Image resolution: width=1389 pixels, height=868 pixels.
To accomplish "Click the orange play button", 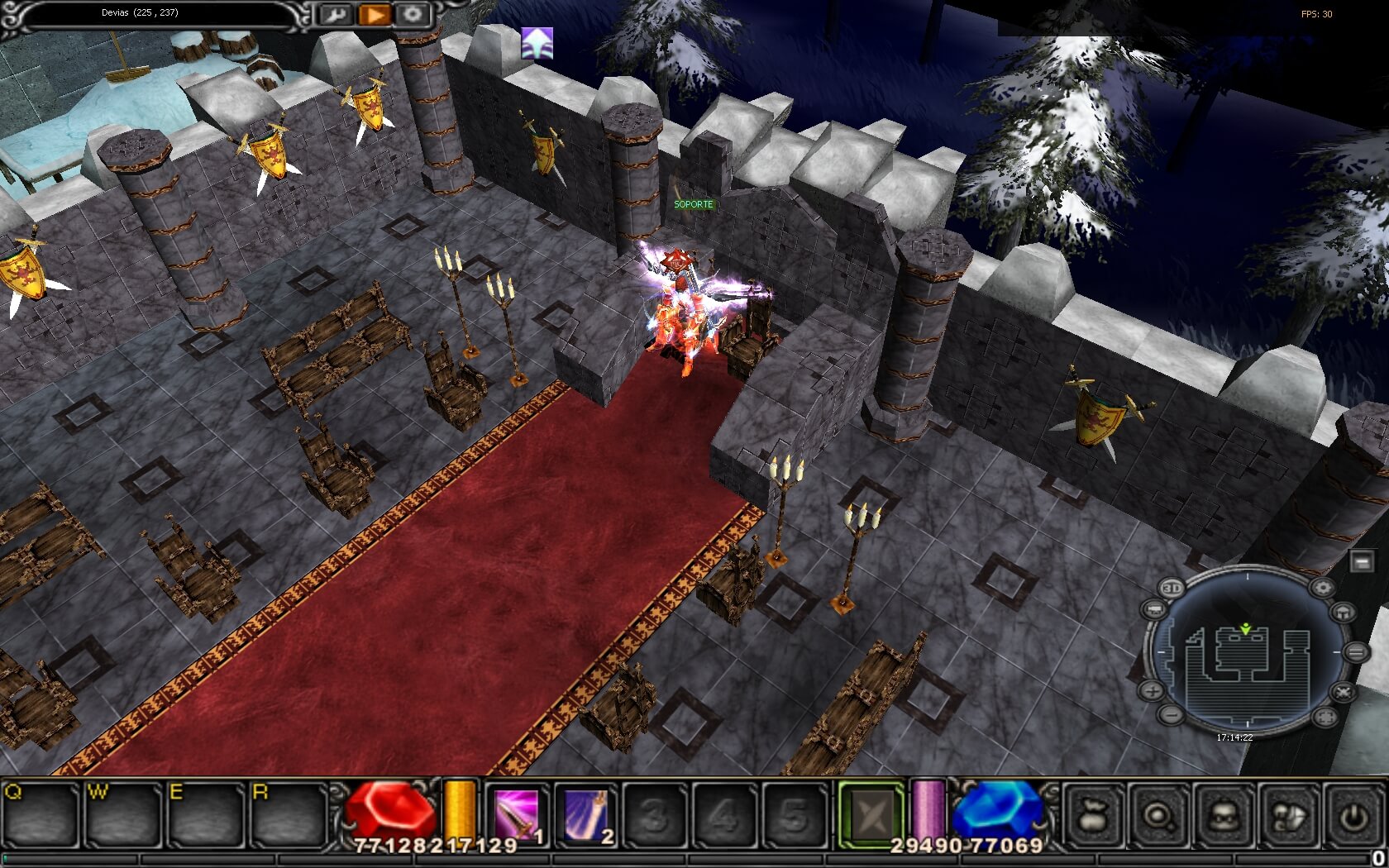I will coord(375,14).
